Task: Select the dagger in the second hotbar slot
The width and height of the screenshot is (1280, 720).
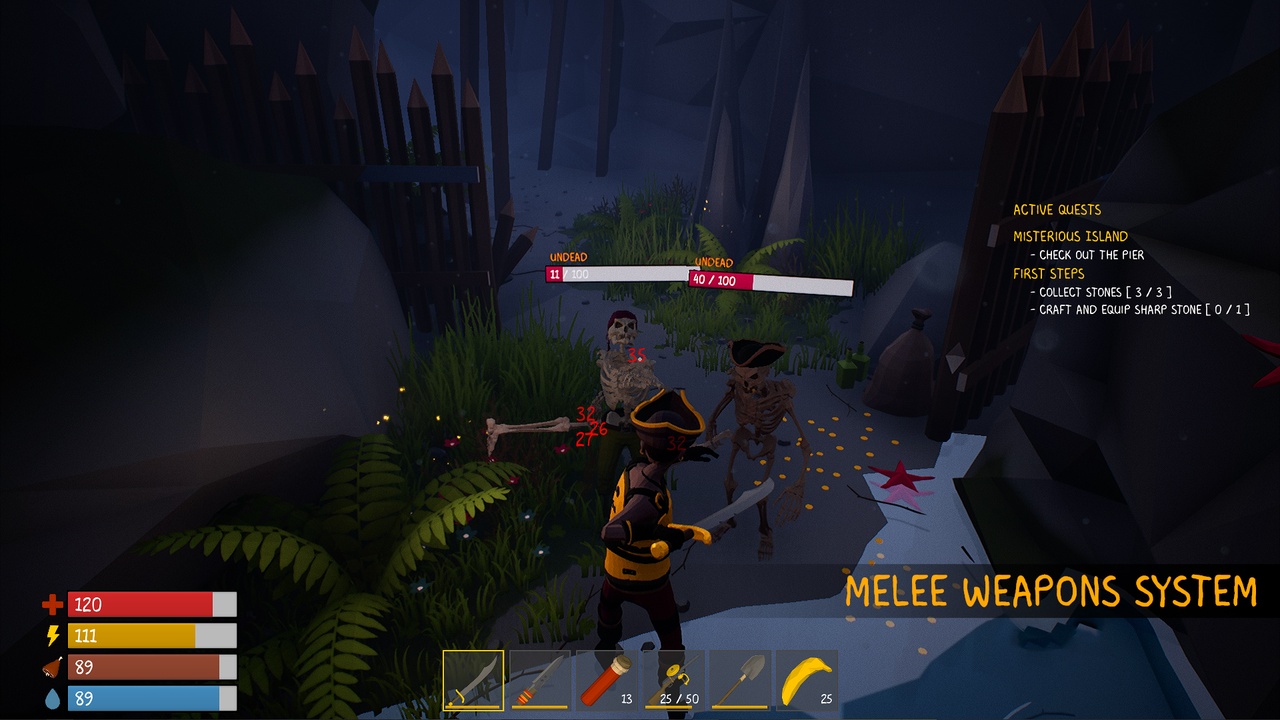Action: click(540, 680)
